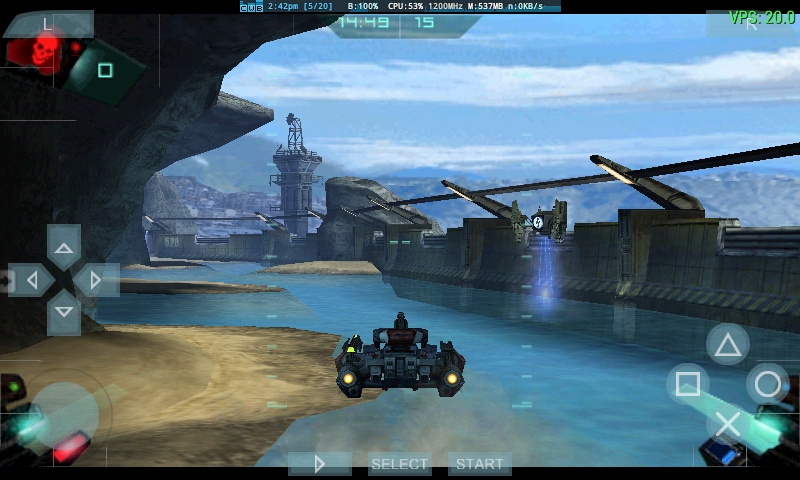Image resolution: width=800 pixels, height=480 pixels.
Task: Click the SELECT button
Action: 400,464
